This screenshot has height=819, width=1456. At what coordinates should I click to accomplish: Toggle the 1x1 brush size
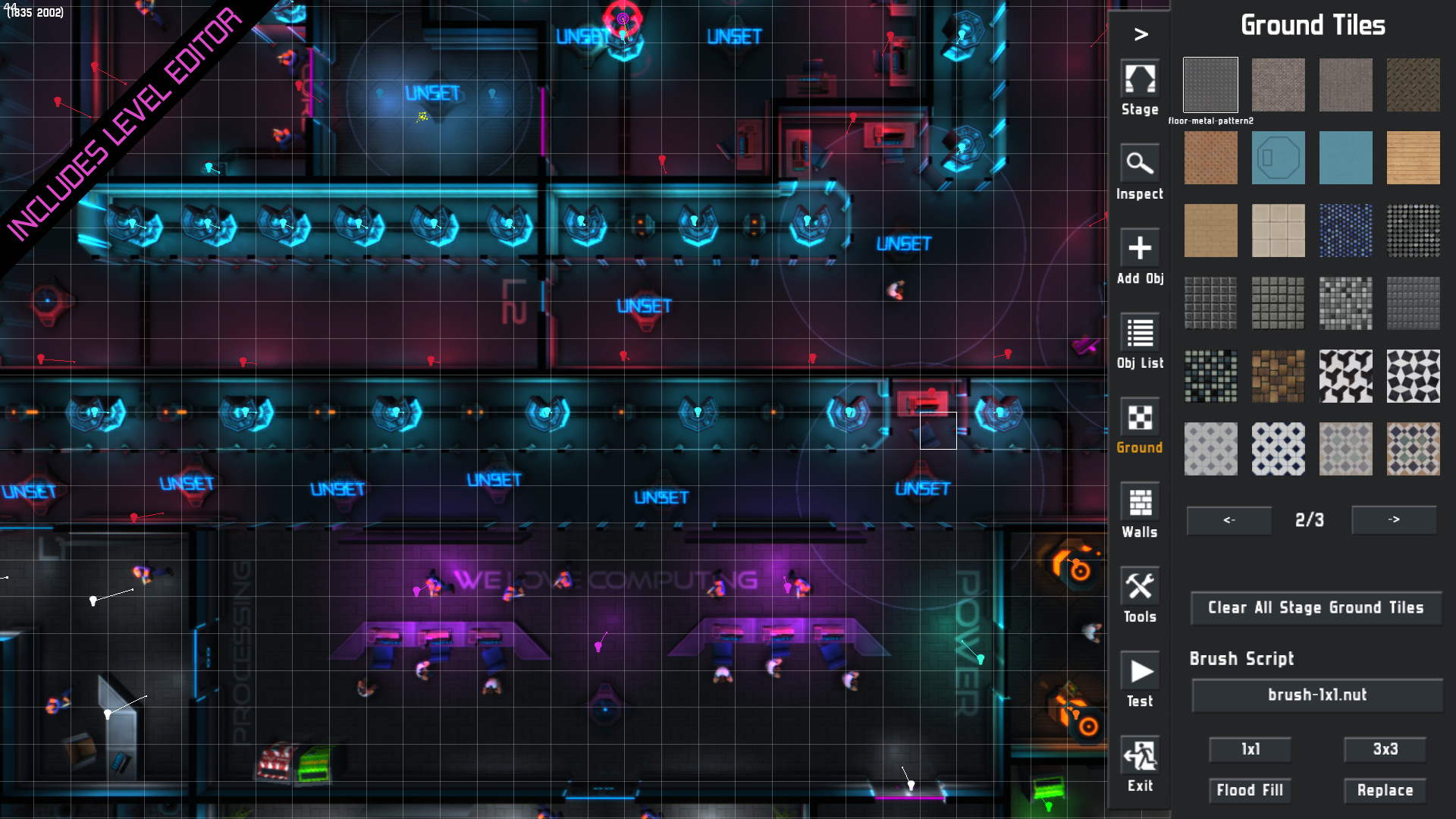[x=1250, y=749]
